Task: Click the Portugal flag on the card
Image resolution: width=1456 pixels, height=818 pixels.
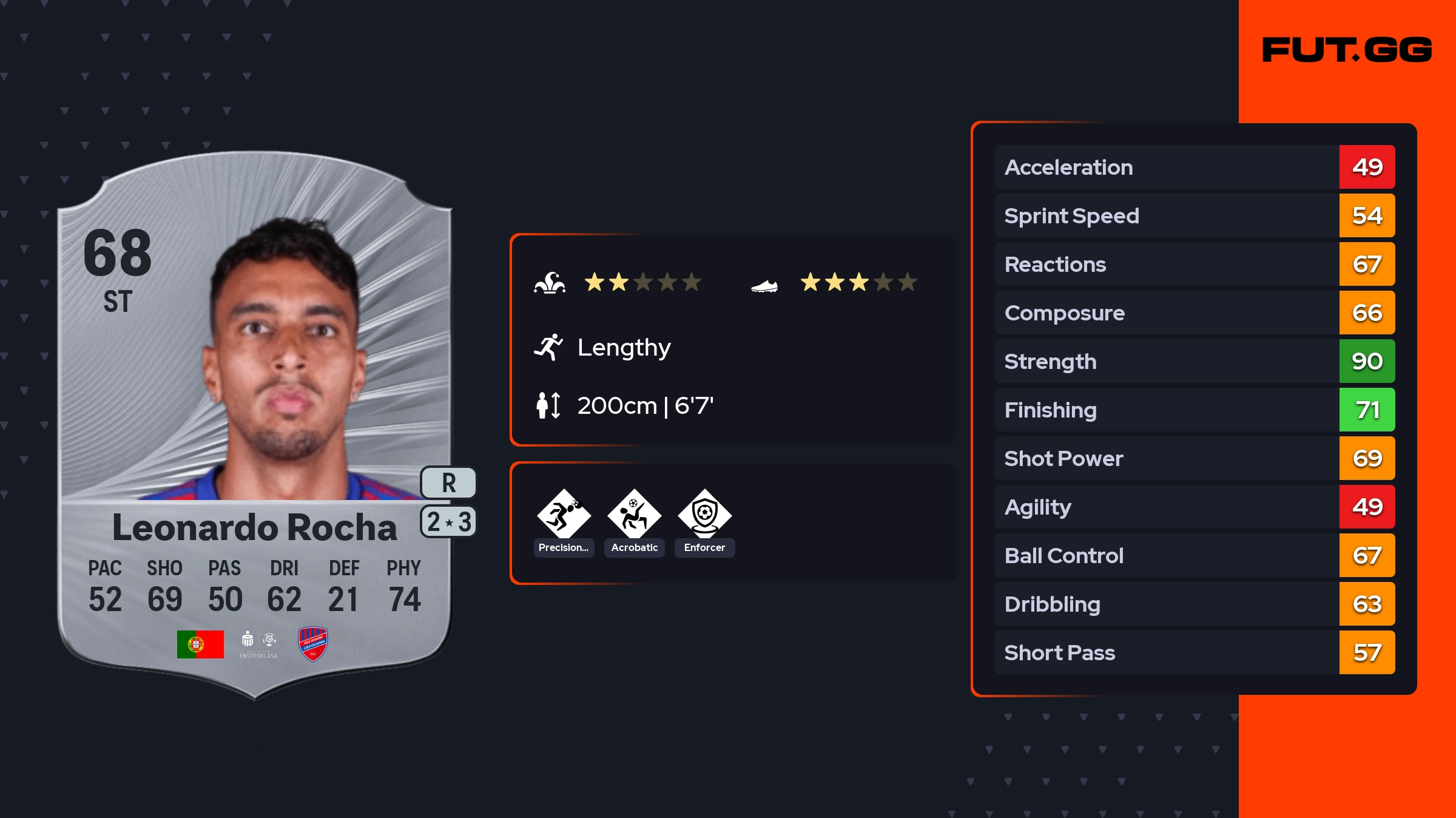Action: (x=200, y=644)
